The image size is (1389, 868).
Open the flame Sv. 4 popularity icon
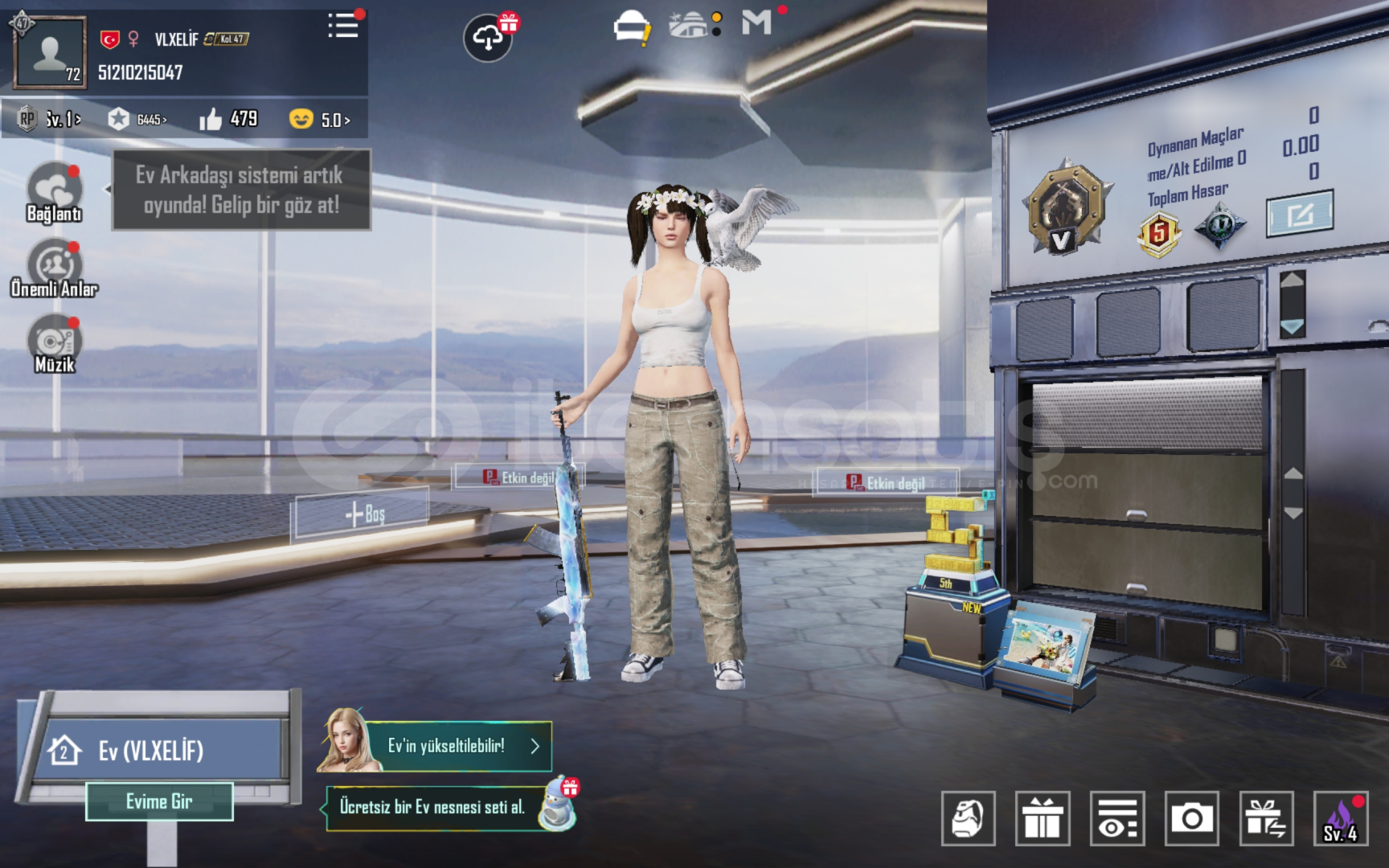click(1341, 818)
